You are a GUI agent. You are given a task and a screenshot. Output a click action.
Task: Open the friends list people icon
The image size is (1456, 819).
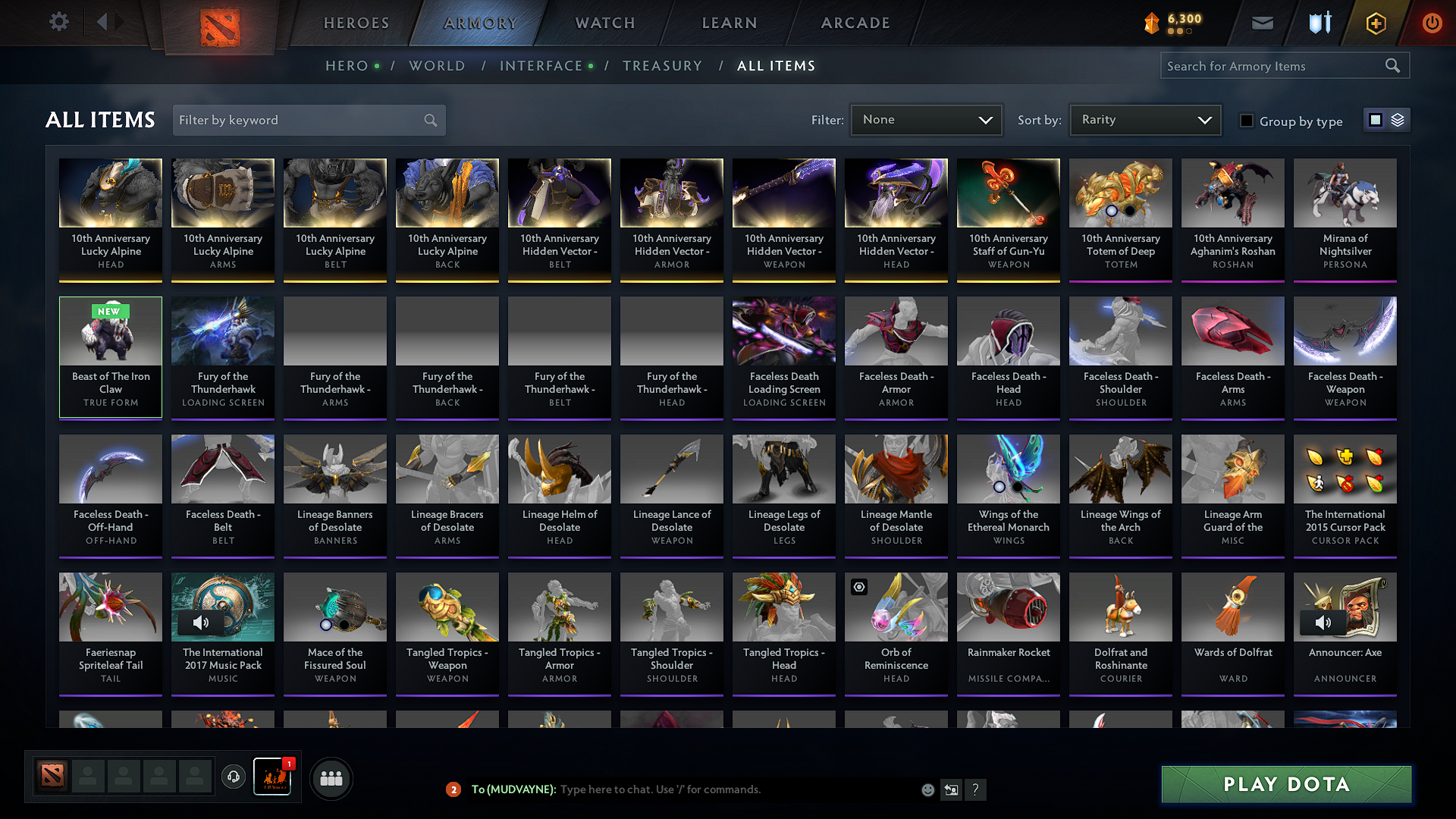[330, 777]
